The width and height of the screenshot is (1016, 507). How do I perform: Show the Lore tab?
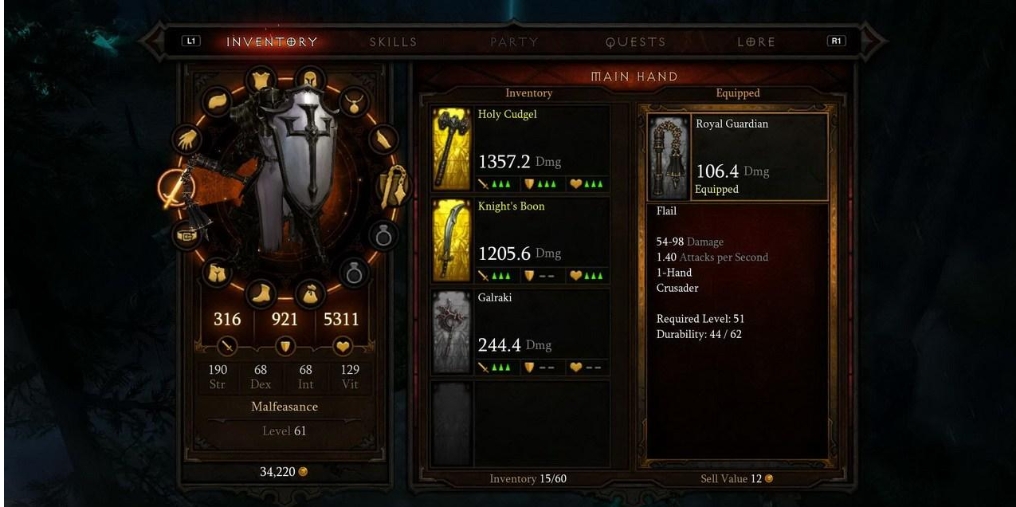[755, 42]
